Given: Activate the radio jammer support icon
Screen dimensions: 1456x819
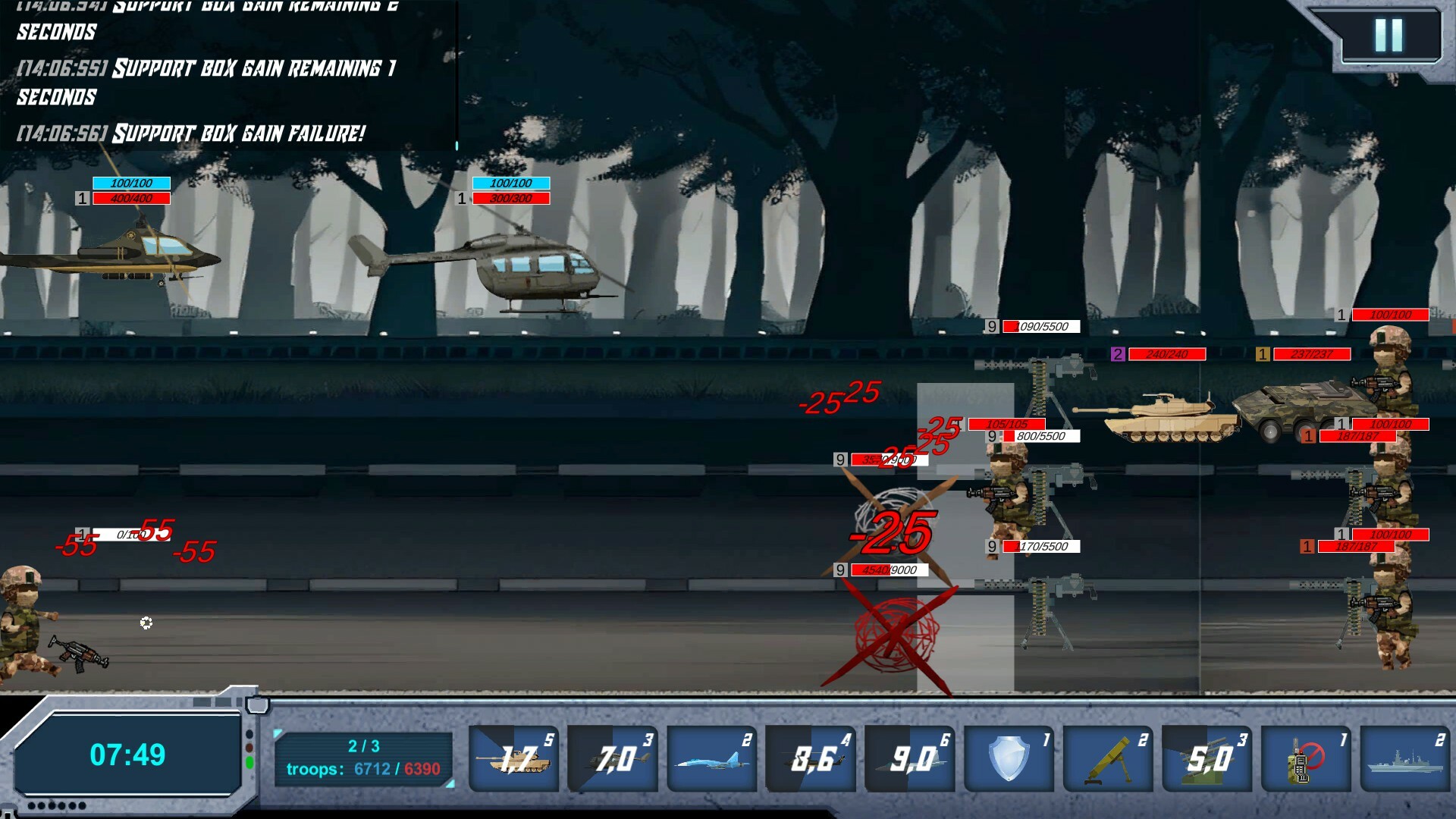Looking at the screenshot, I should [x=1304, y=757].
